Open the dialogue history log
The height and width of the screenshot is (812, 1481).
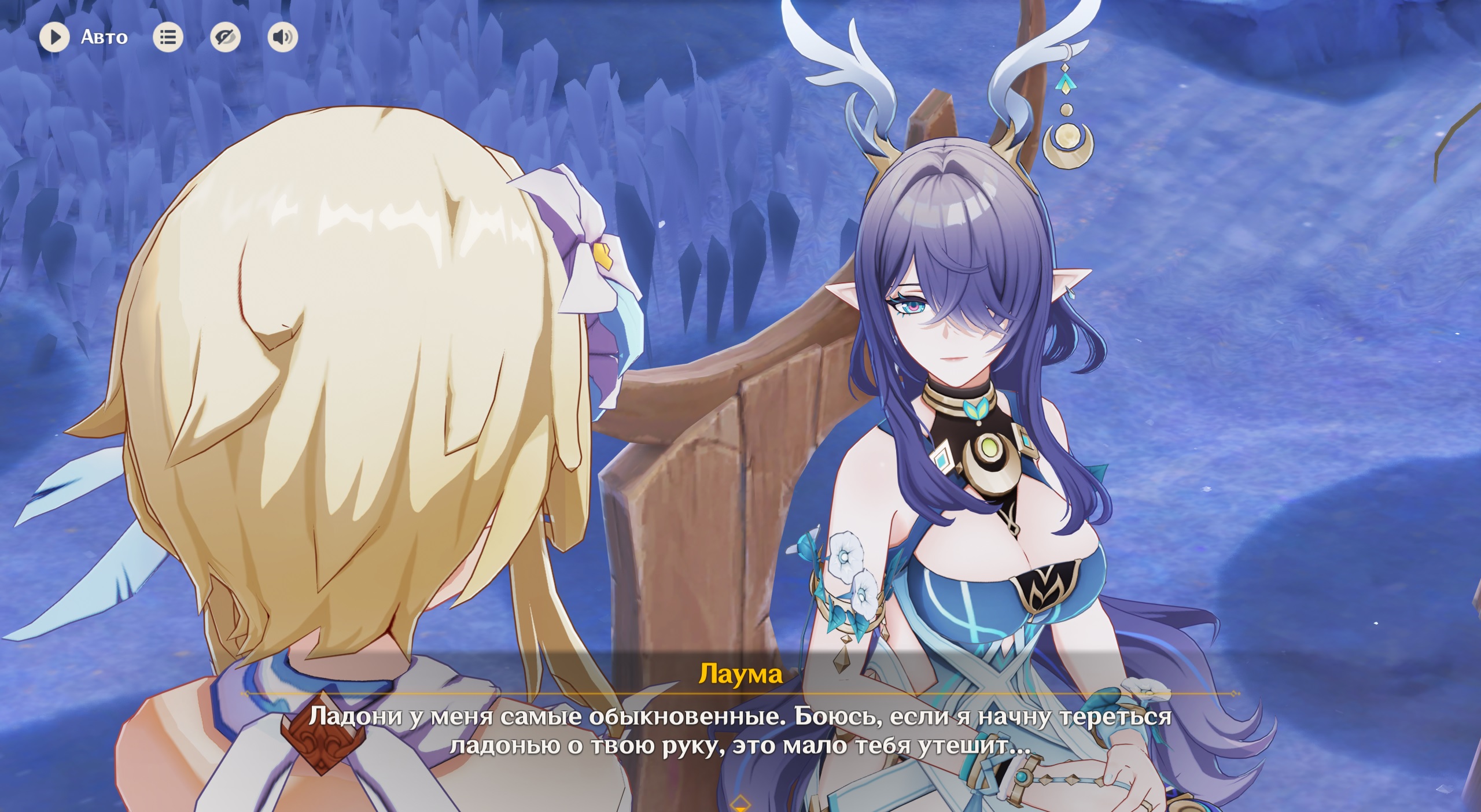pyautogui.click(x=168, y=38)
